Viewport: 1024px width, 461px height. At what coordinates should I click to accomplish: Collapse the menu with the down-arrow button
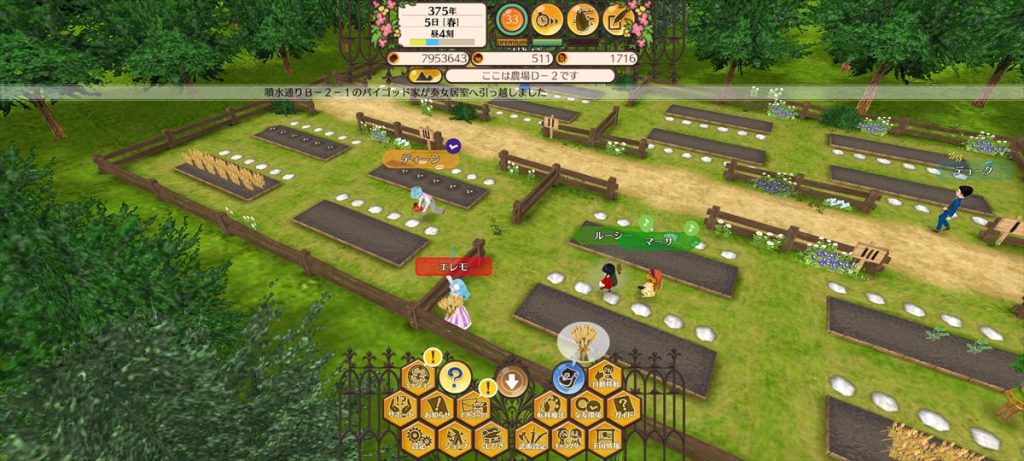(511, 380)
